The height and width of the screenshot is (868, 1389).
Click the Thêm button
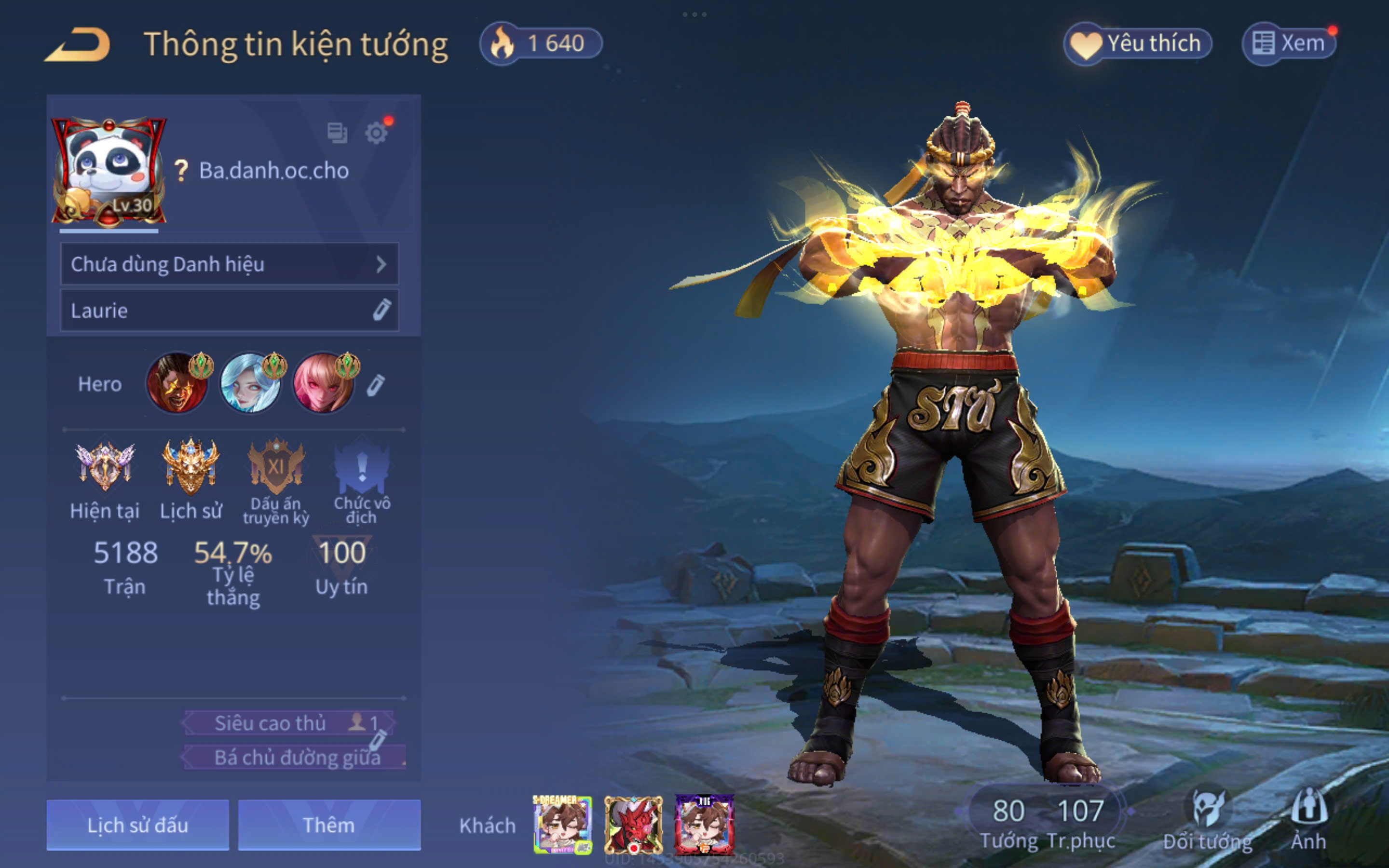[x=329, y=825]
